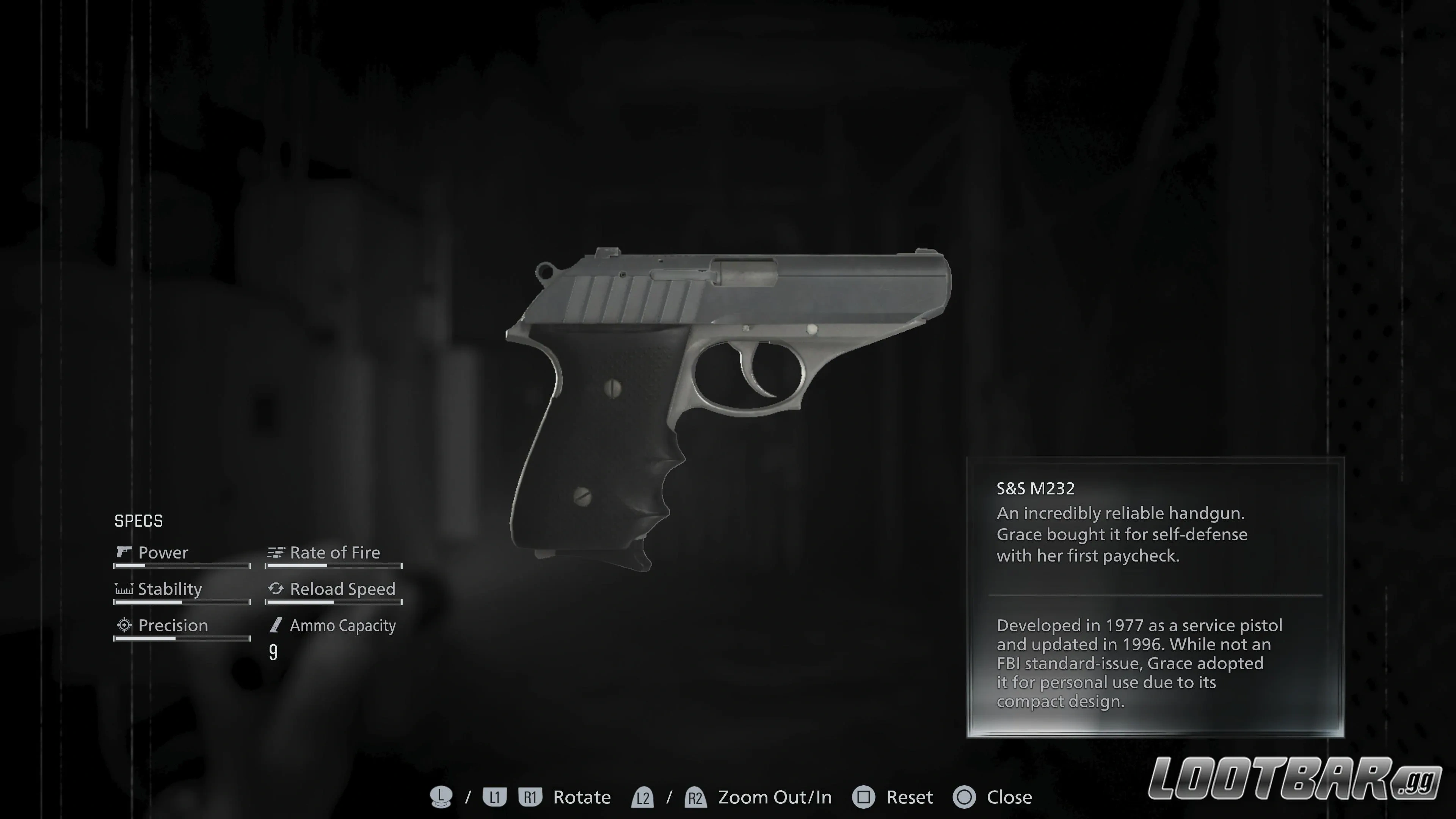Click the Close label to exit inspection
The height and width of the screenshot is (819, 1456).
click(1009, 797)
